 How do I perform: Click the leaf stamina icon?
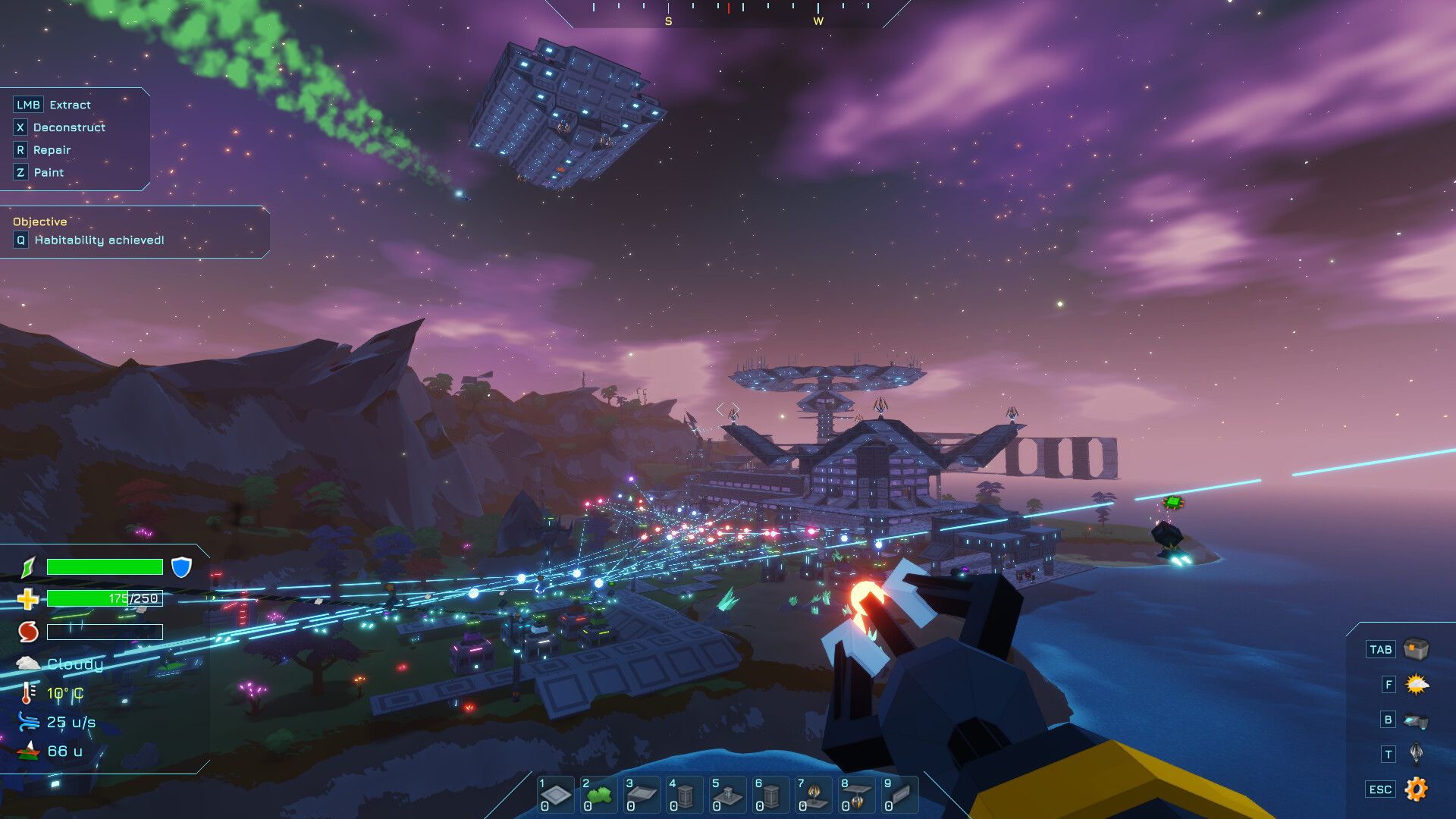(25, 566)
